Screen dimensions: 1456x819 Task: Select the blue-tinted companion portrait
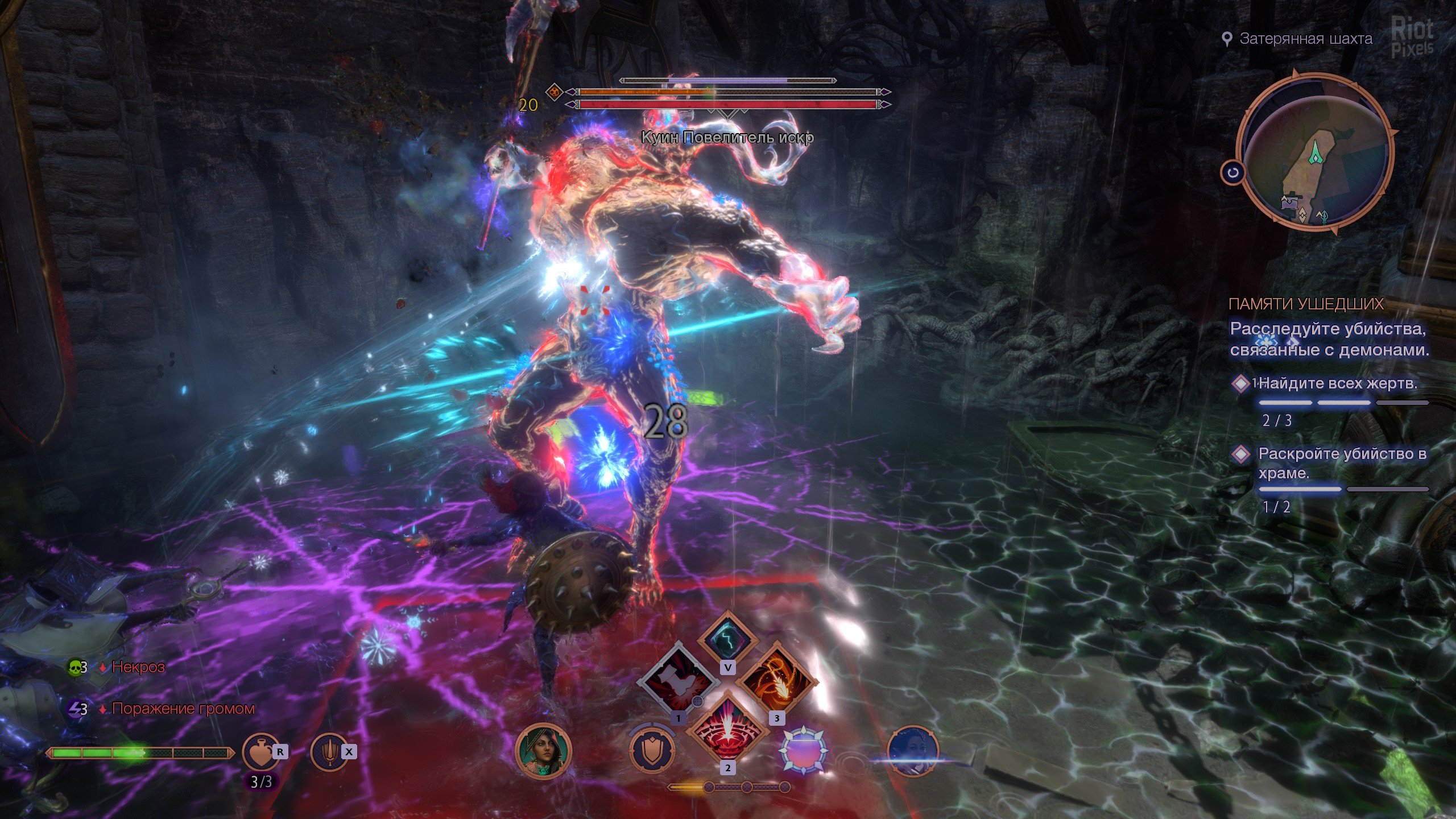tap(912, 751)
